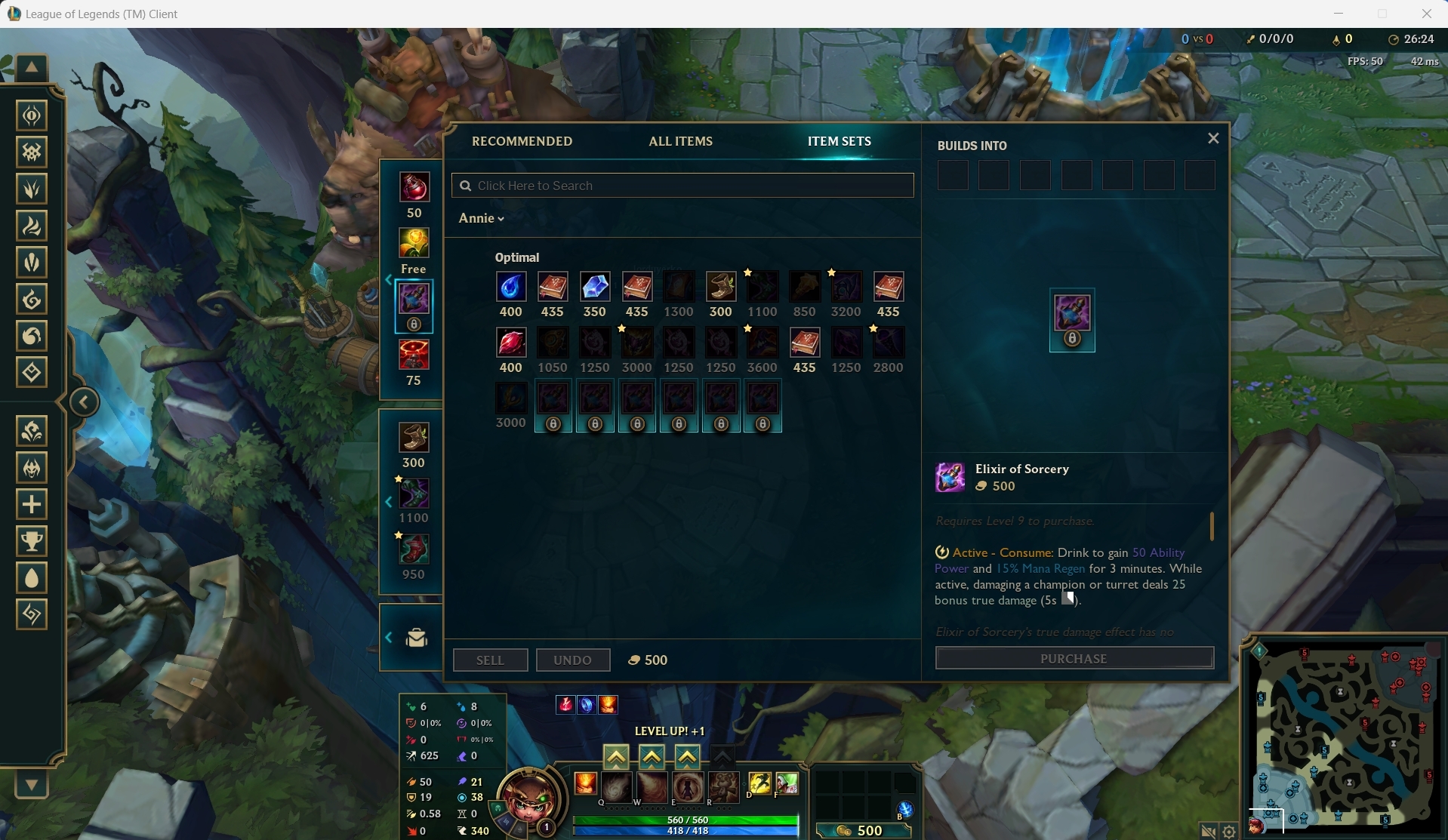Open the settings gear beside the minimap
The height and width of the screenshot is (840, 1448).
[1229, 829]
